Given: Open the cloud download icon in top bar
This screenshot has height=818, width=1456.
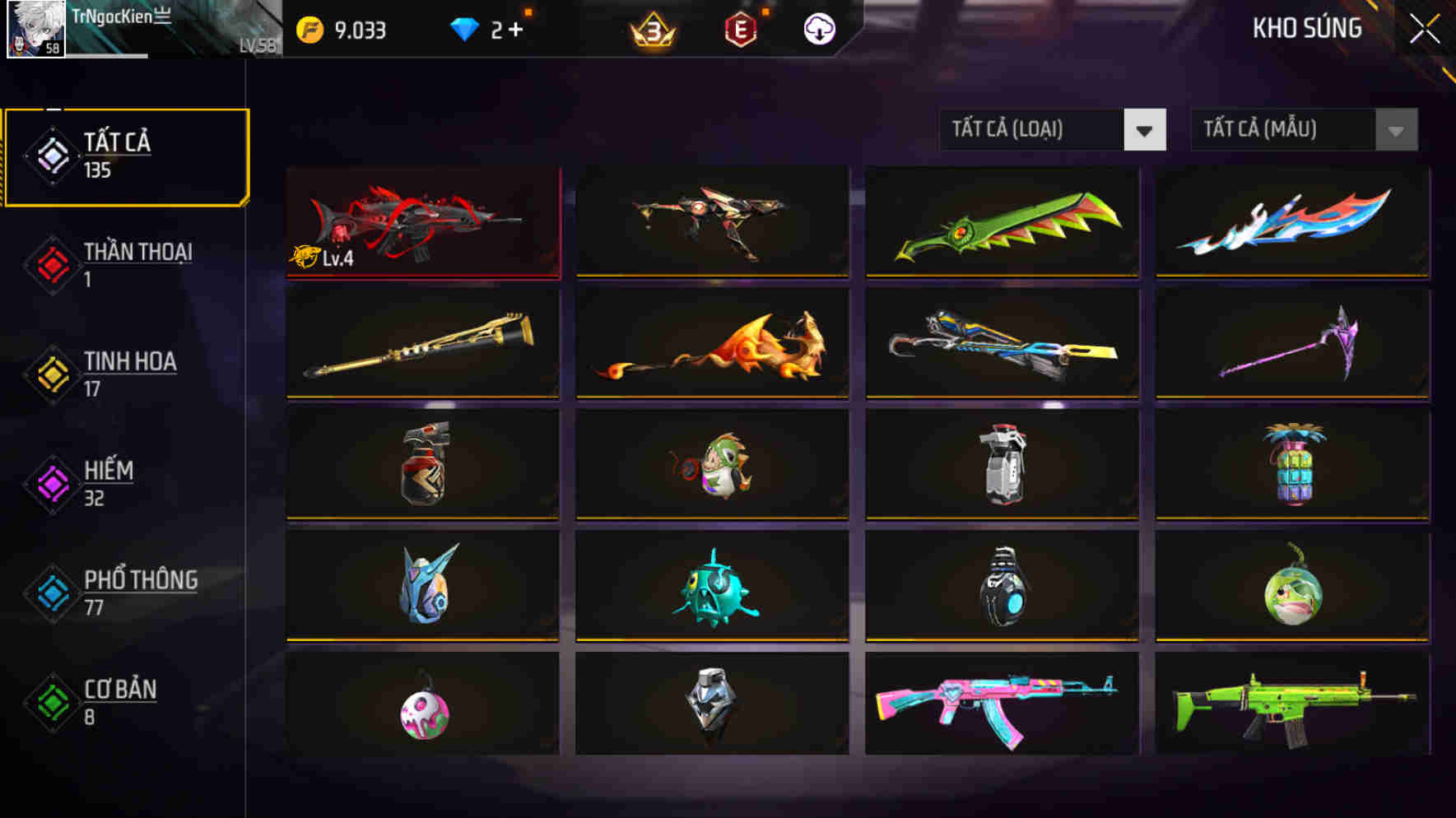Looking at the screenshot, I should 820,28.
